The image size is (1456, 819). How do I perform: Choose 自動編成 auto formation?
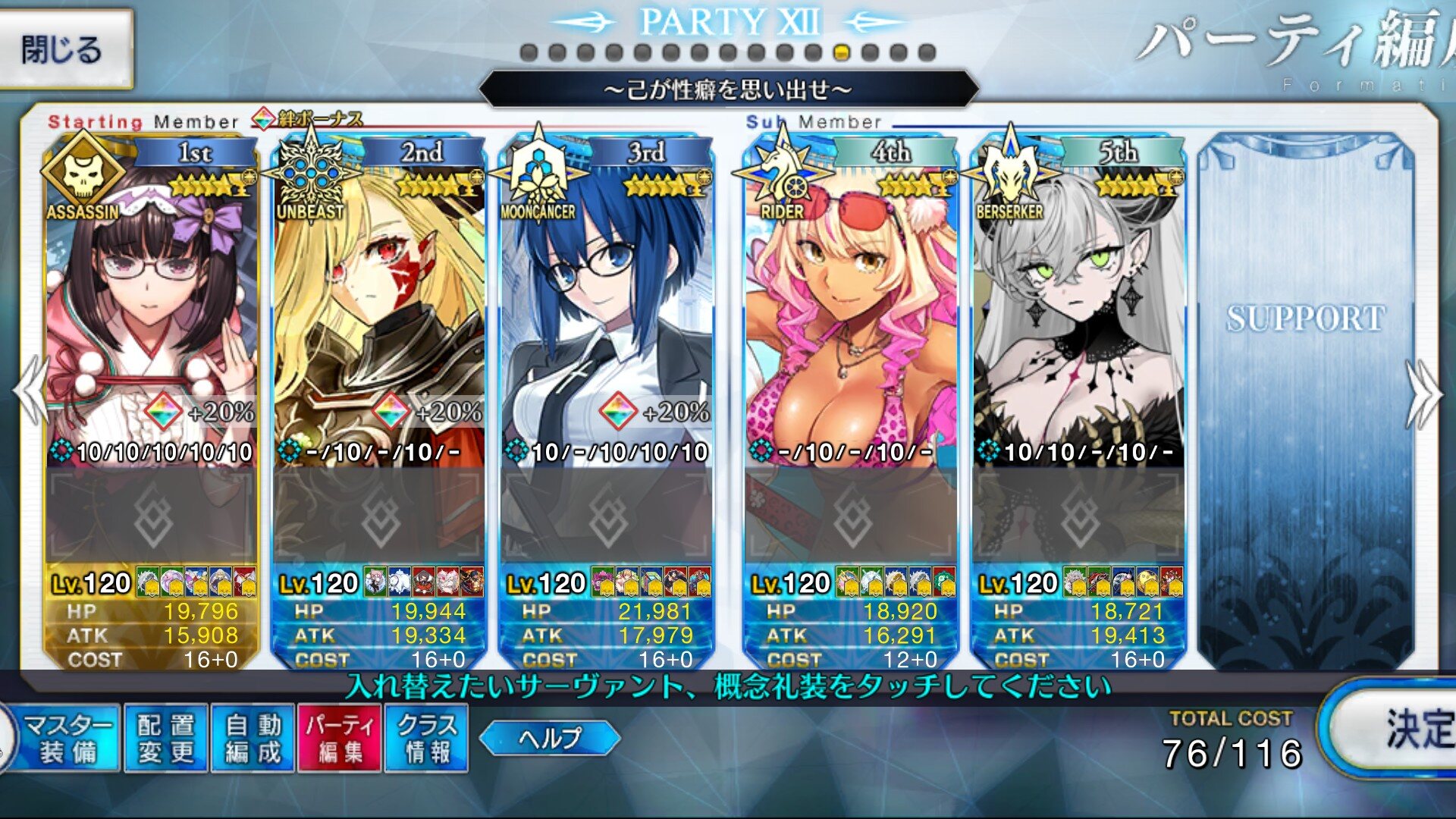pyautogui.click(x=253, y=739)
